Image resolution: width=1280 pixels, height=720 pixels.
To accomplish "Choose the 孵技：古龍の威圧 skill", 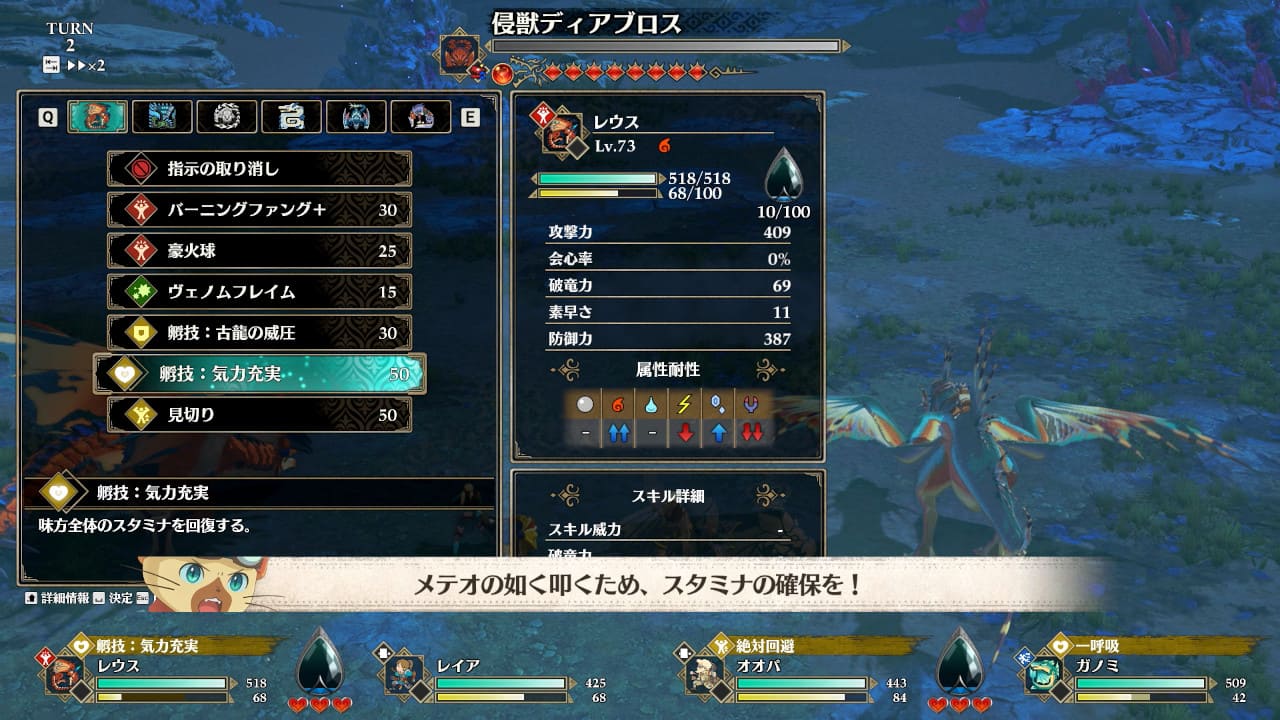I will pyautogui.click(x=259, y=333).
